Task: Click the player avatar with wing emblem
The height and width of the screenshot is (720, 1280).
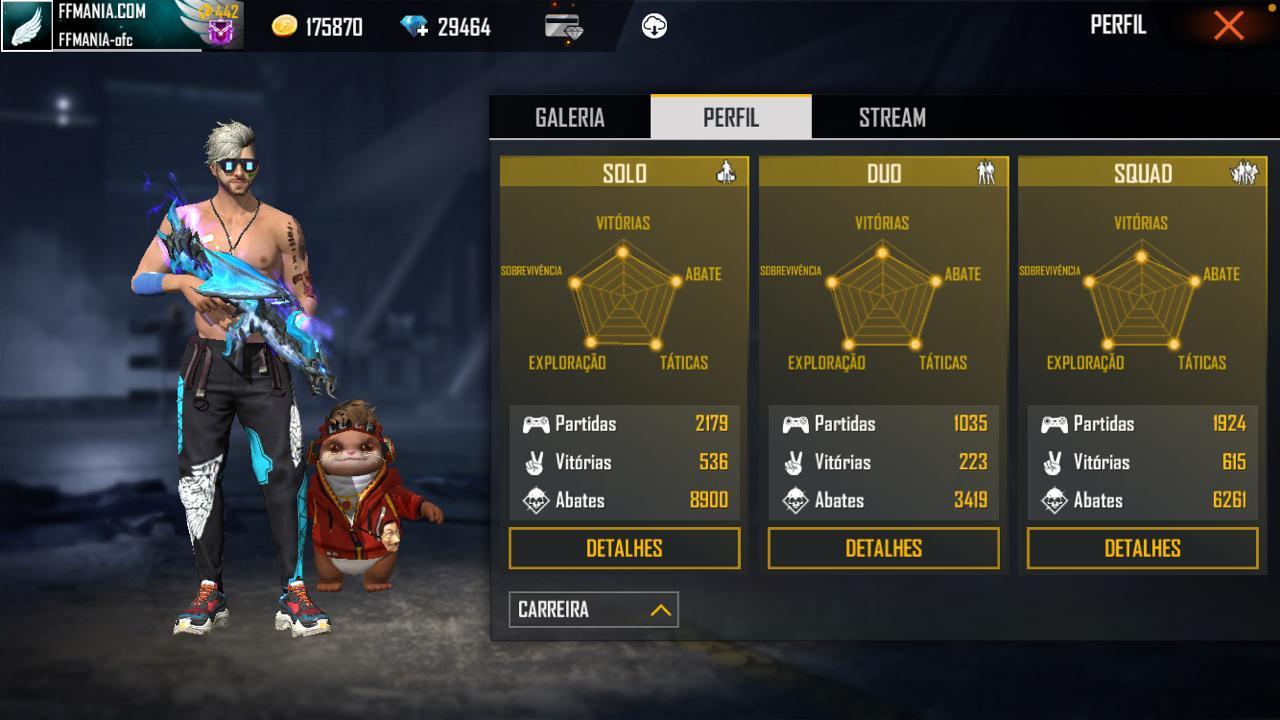Action: [x=27, y=26]
